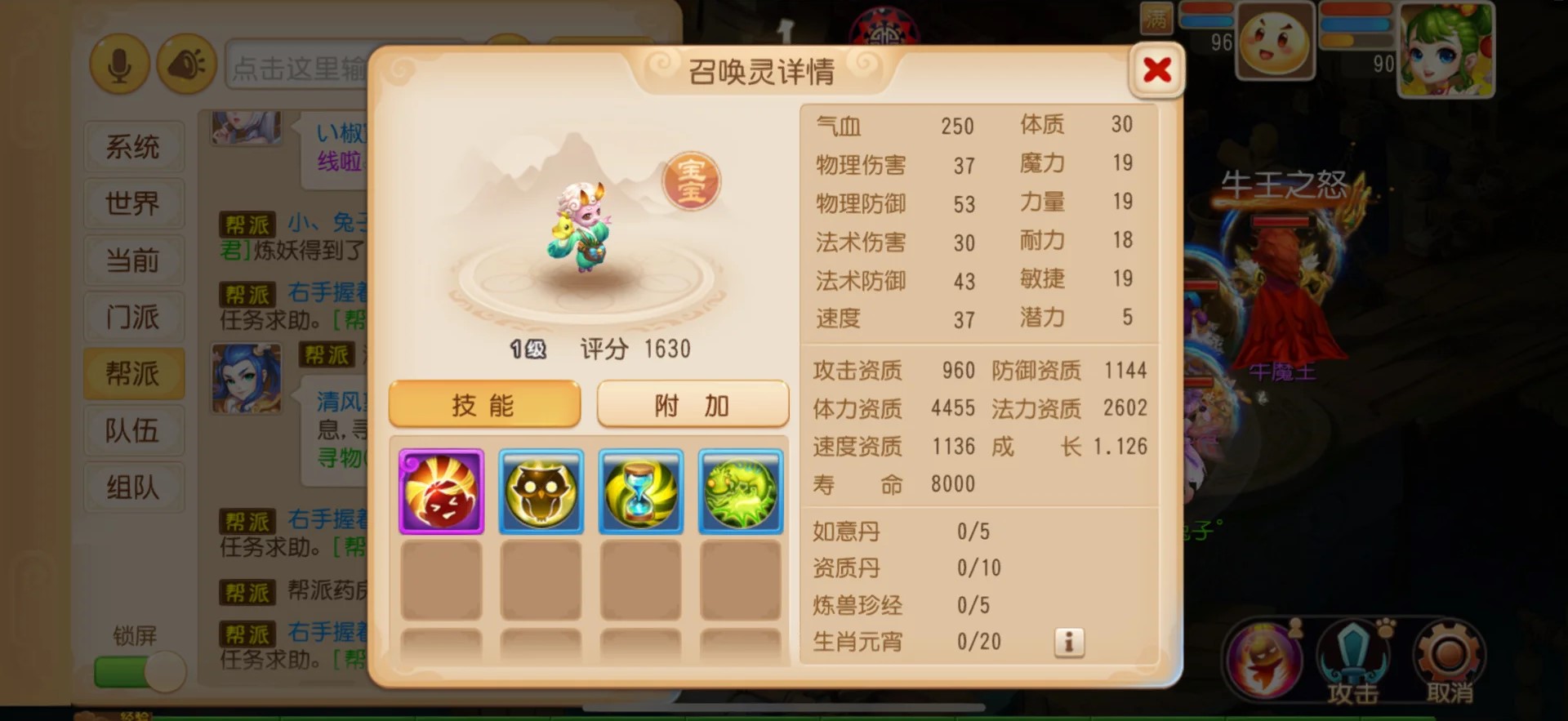Click the megaphone broadcast icon beside microphone
1568x721 pixels.
186,64
